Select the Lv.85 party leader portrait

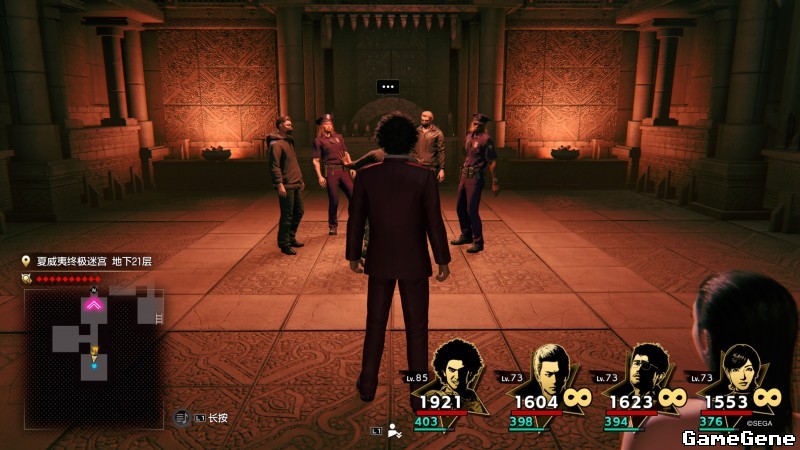point(456,372)
